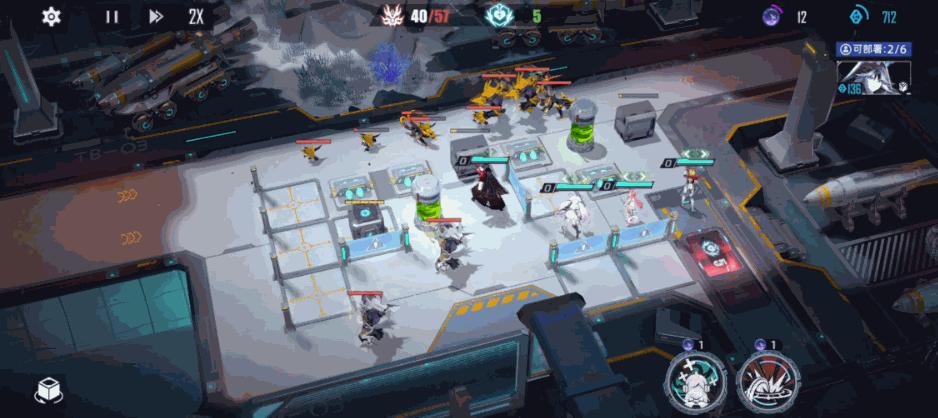Image resolution: width=938 pixels, height=418 pixels.
Task: Click the cube view icon
Action: 48,392
